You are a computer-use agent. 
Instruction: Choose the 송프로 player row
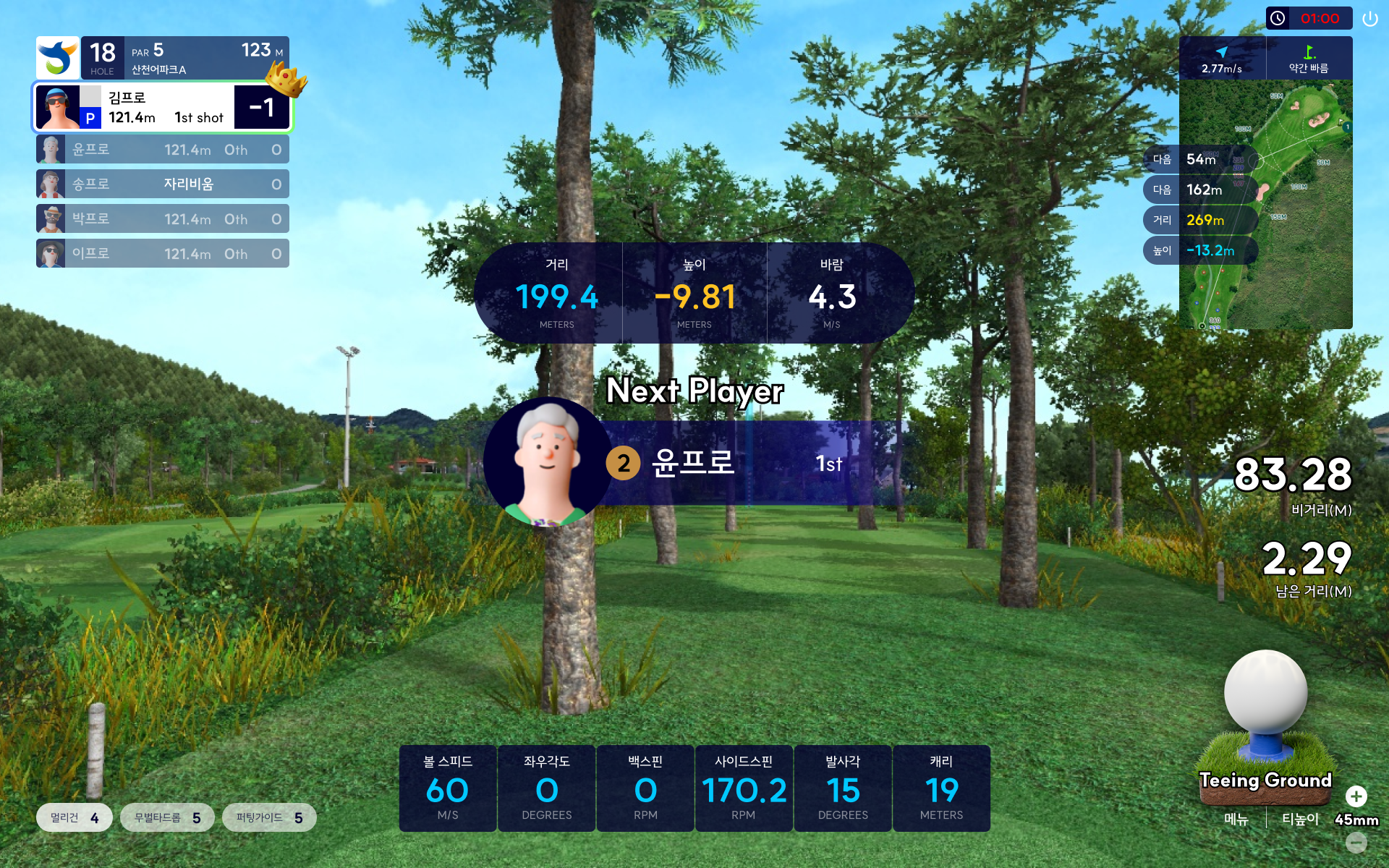click(163, 184)
